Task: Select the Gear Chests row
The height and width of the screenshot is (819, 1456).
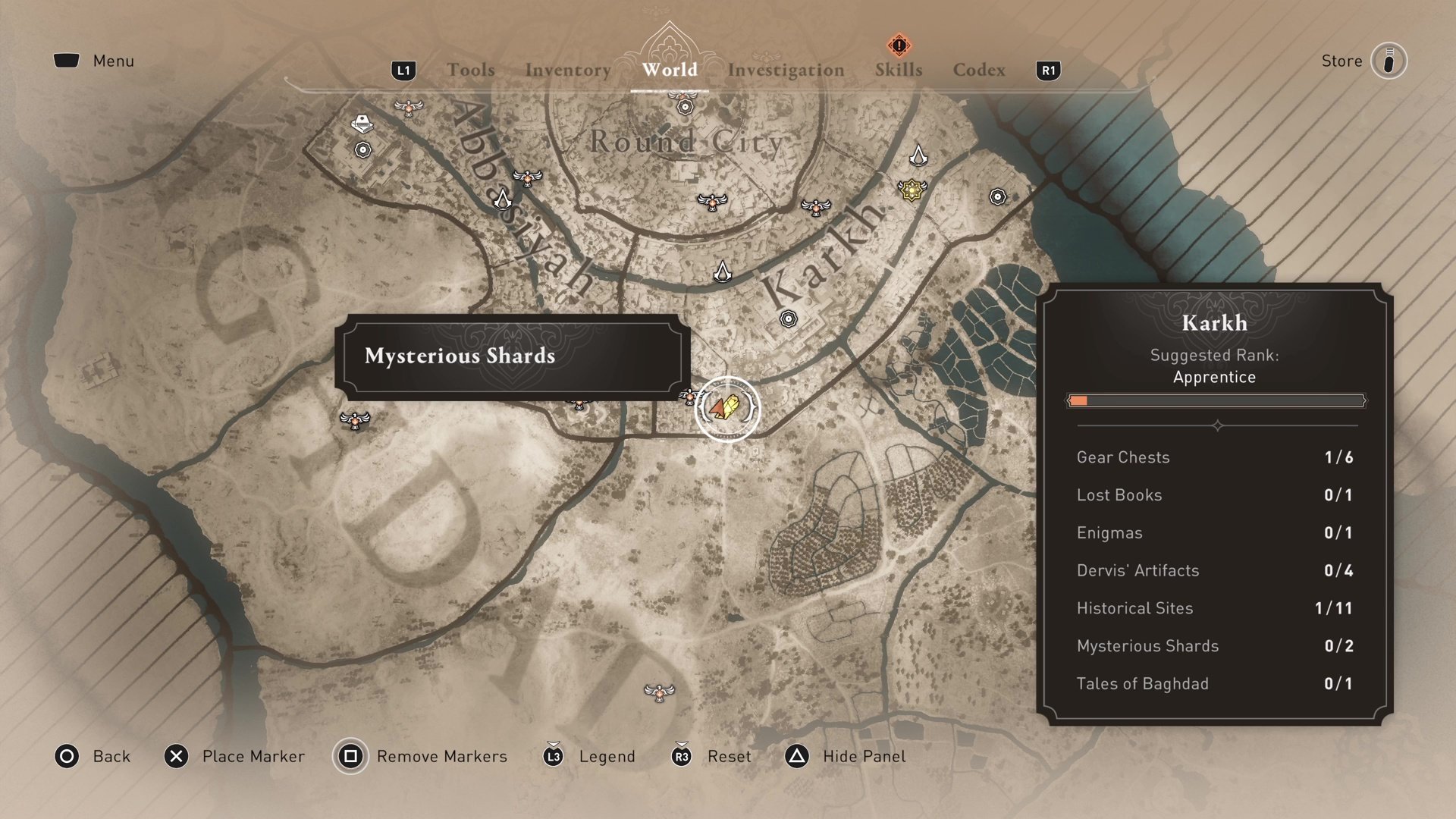Action: pos(1214,457)
